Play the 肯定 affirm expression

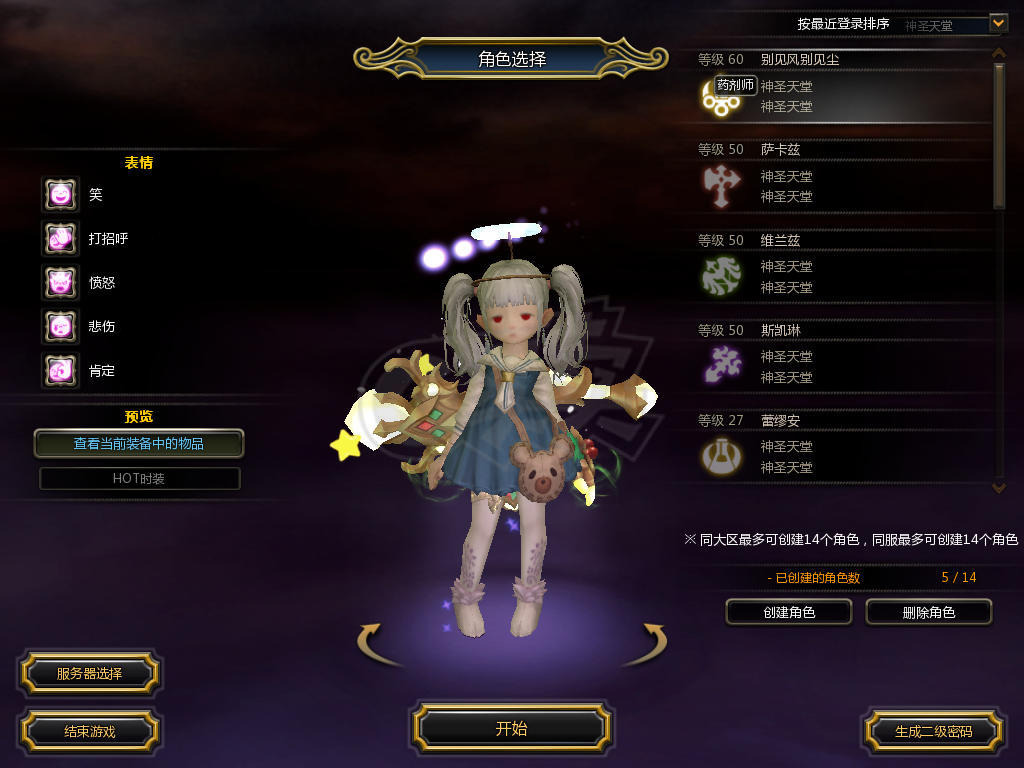(x=60, y=370)
